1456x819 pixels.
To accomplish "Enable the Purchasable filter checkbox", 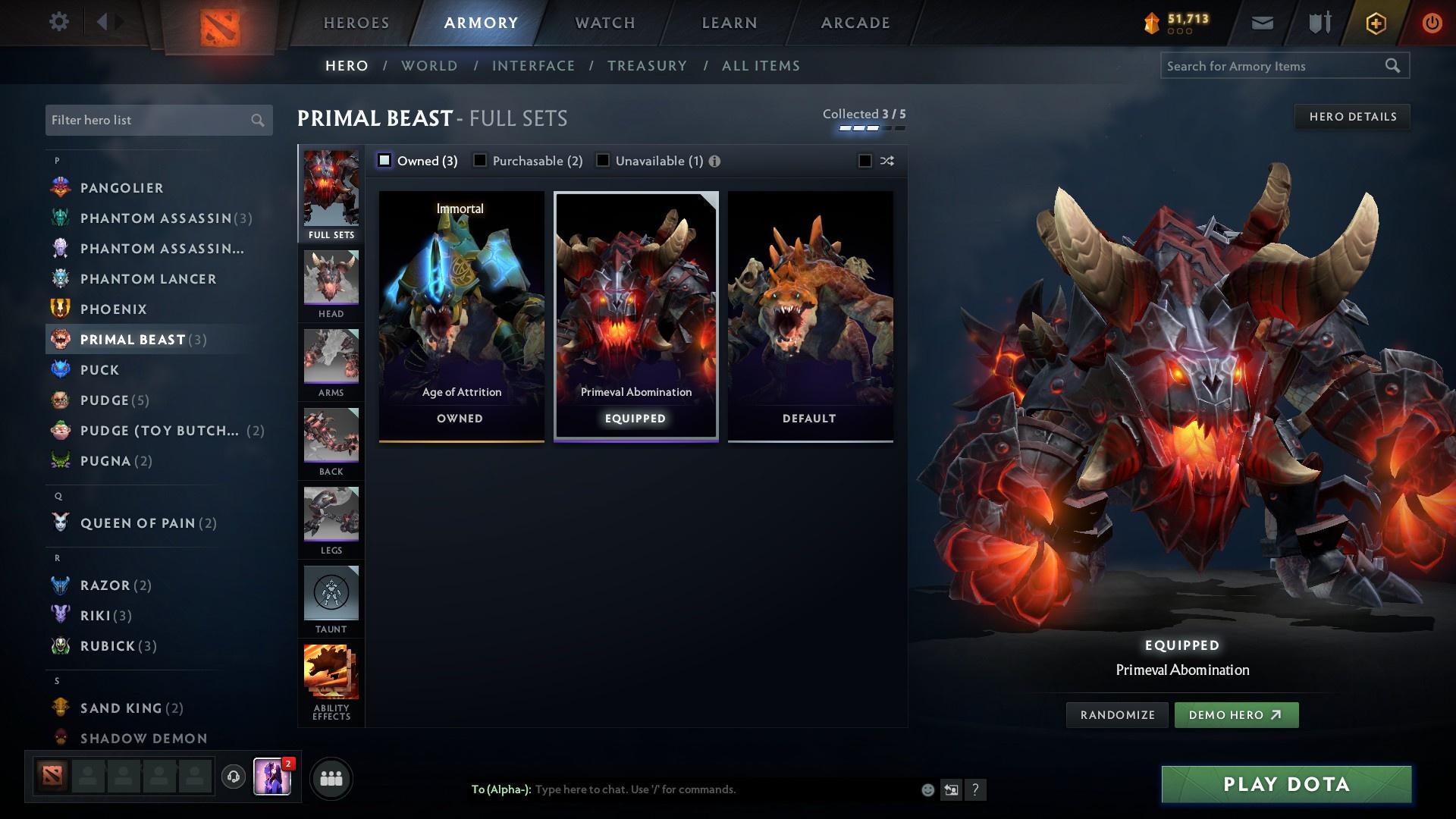I will pos(480,160).
